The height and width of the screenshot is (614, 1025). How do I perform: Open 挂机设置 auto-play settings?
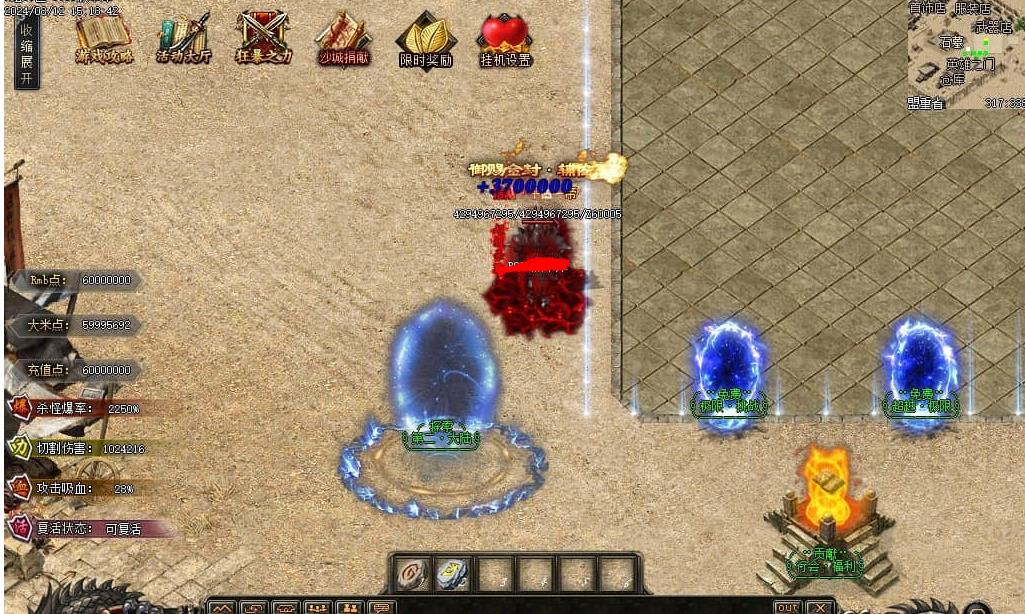click(504, 40)
